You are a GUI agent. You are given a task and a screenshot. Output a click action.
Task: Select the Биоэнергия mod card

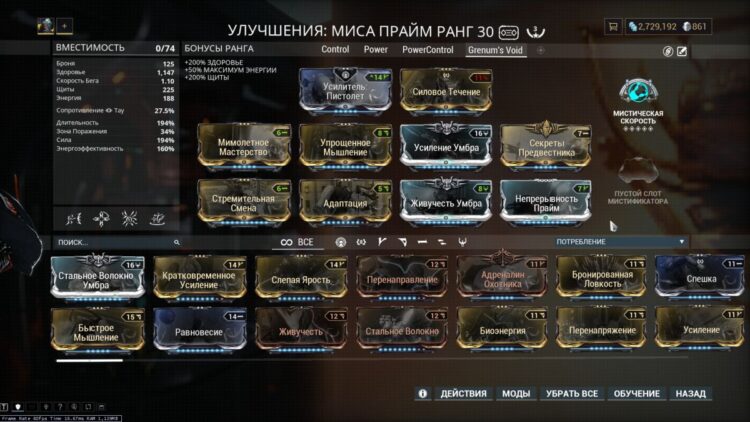click(x=503, y=330)
